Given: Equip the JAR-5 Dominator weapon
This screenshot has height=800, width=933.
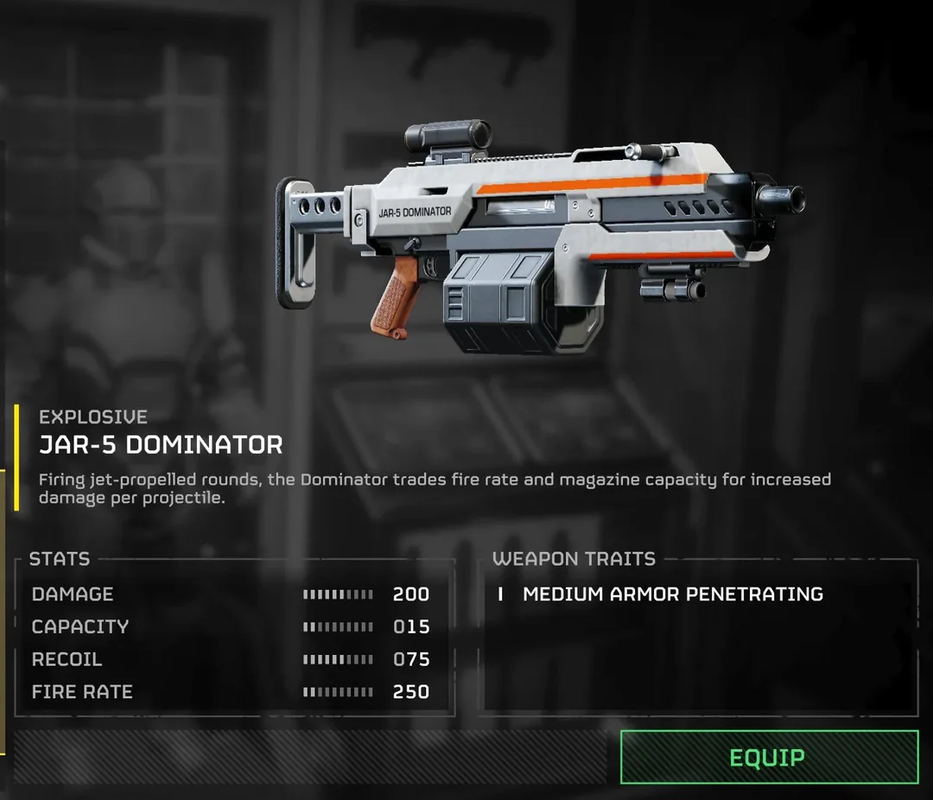Looking at the screenshot, I should coord(768,757).
